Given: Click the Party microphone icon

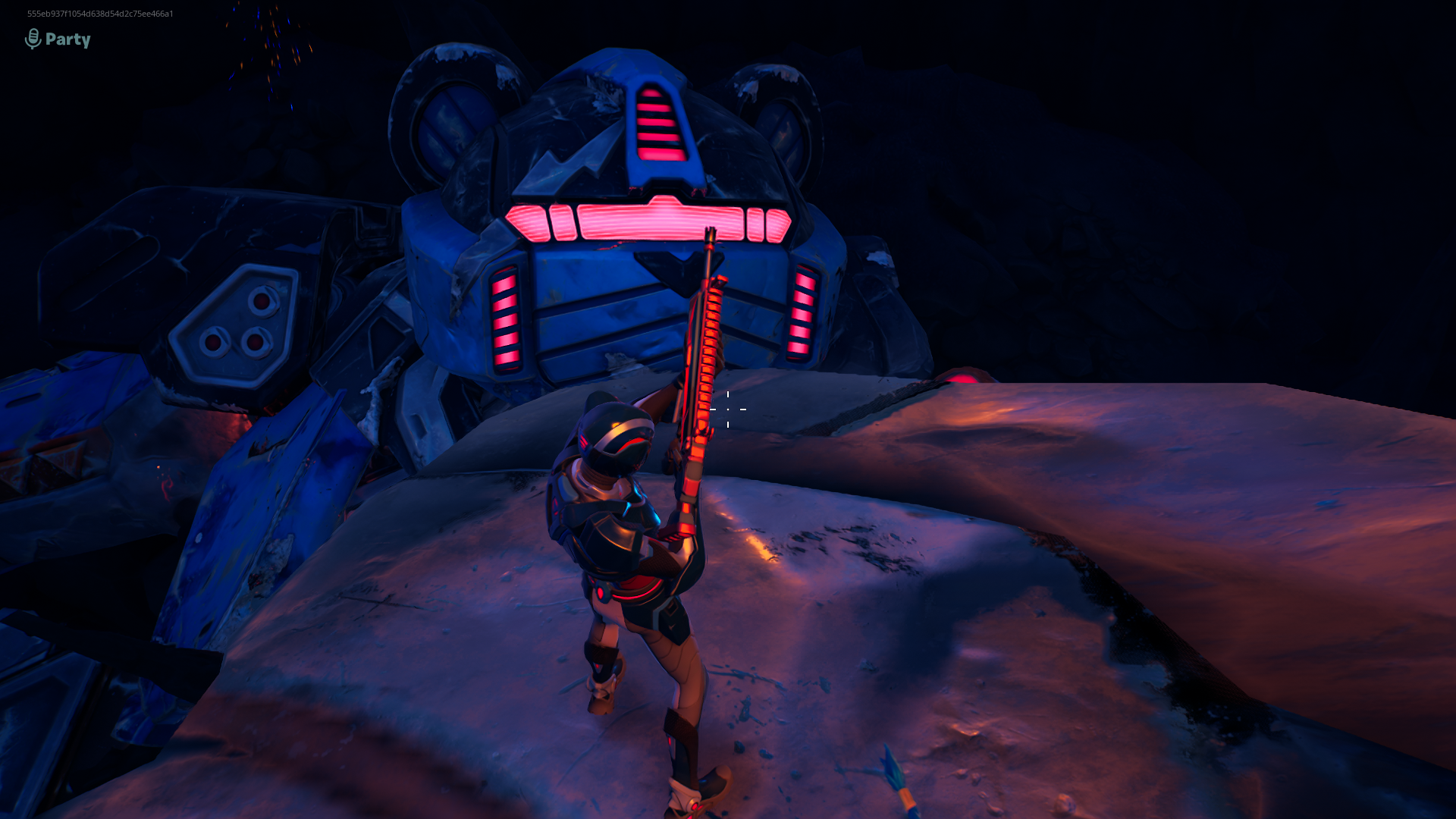Looking at the screenshot, I should [x=31, y=36].
